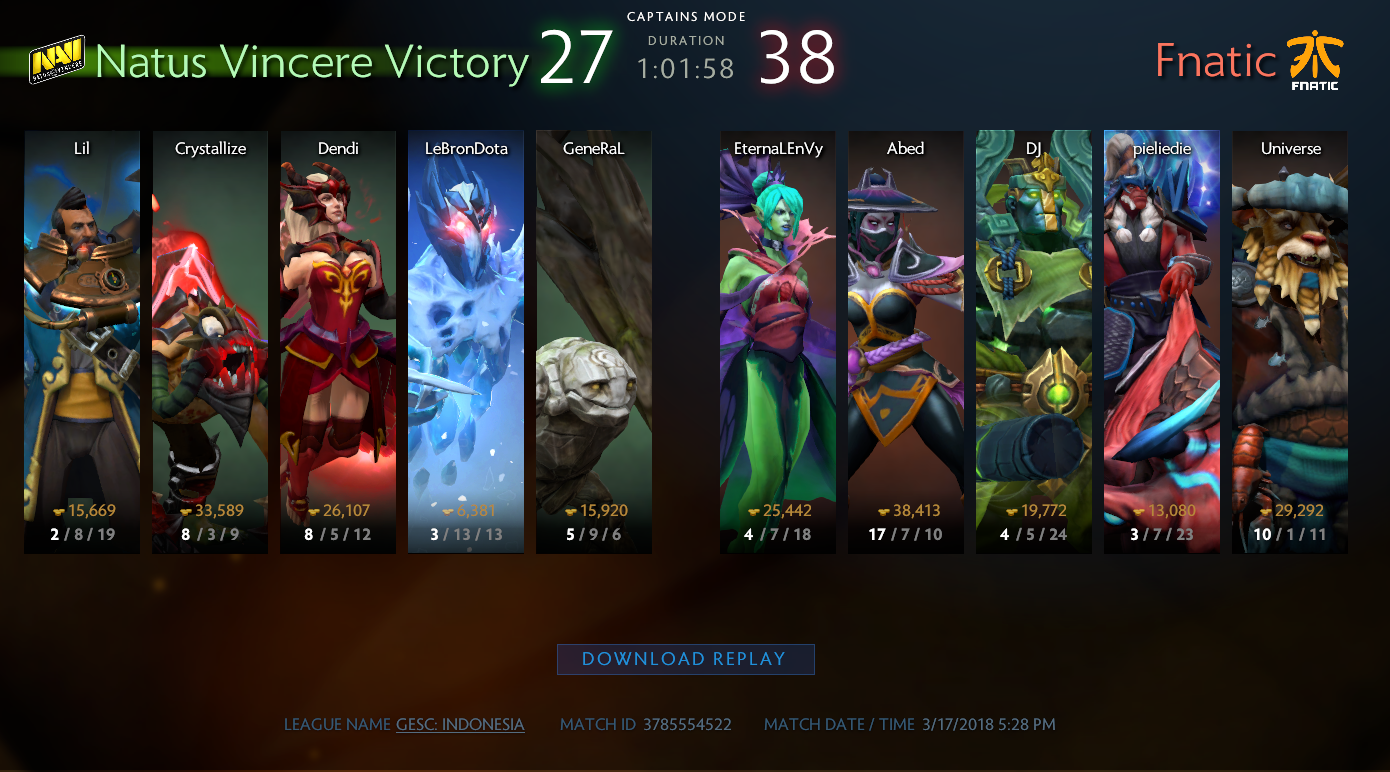Open the GESC: Indonesia league link

pyautogui.click(x=460, y=724)
